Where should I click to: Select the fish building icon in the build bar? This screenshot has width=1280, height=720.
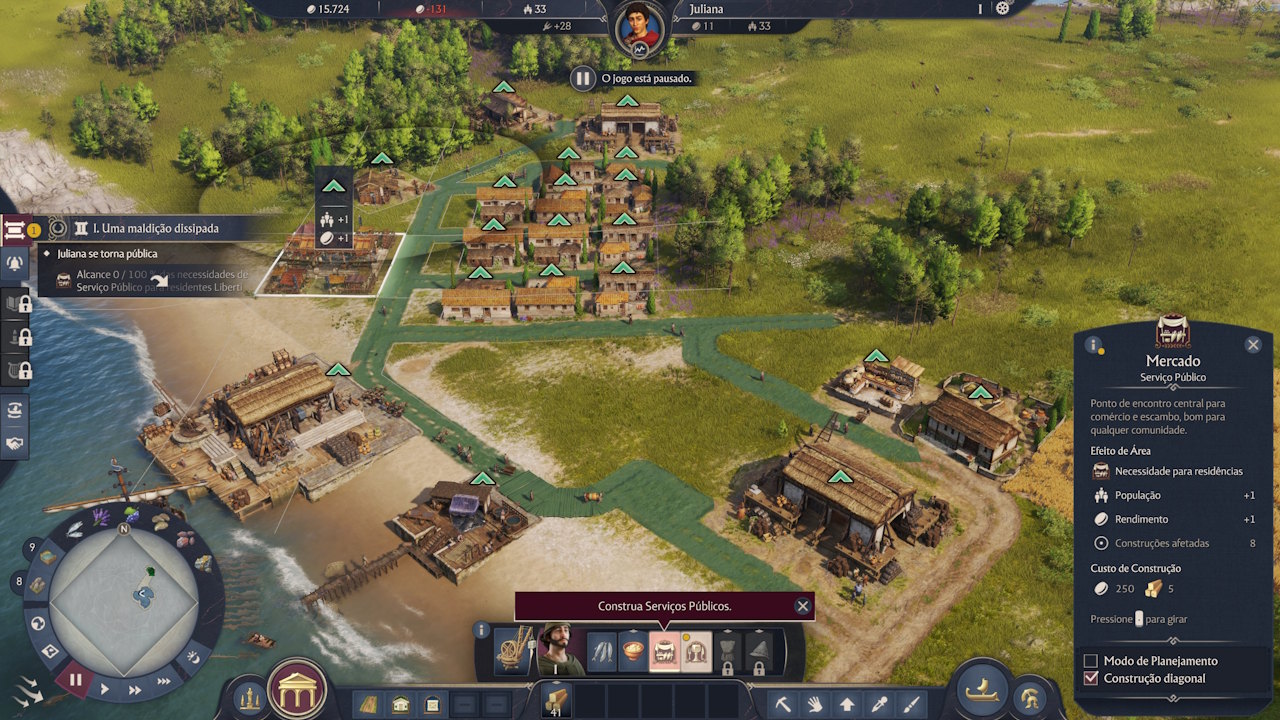click(x=602, y=650)
